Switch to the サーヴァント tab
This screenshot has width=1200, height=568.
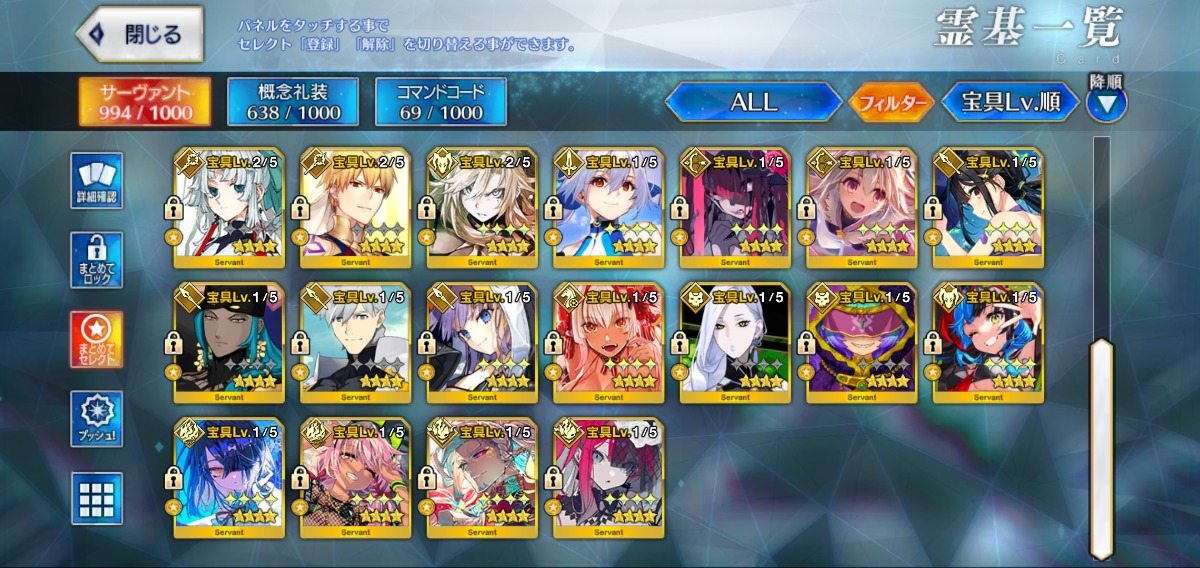145,102
